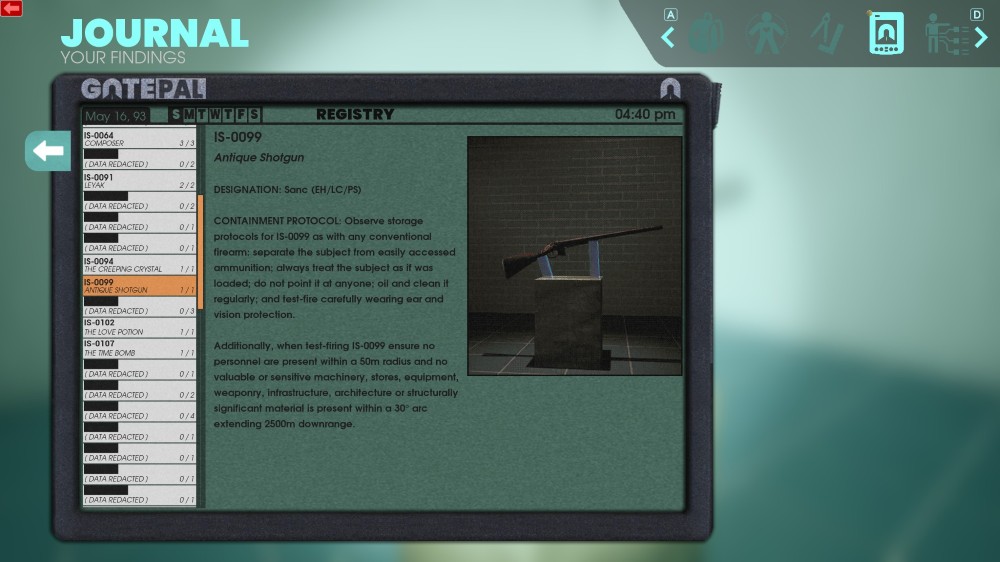1000x562 pixels.
Task: Select the active GatePal device tab
Action: [x=886, y=34]
